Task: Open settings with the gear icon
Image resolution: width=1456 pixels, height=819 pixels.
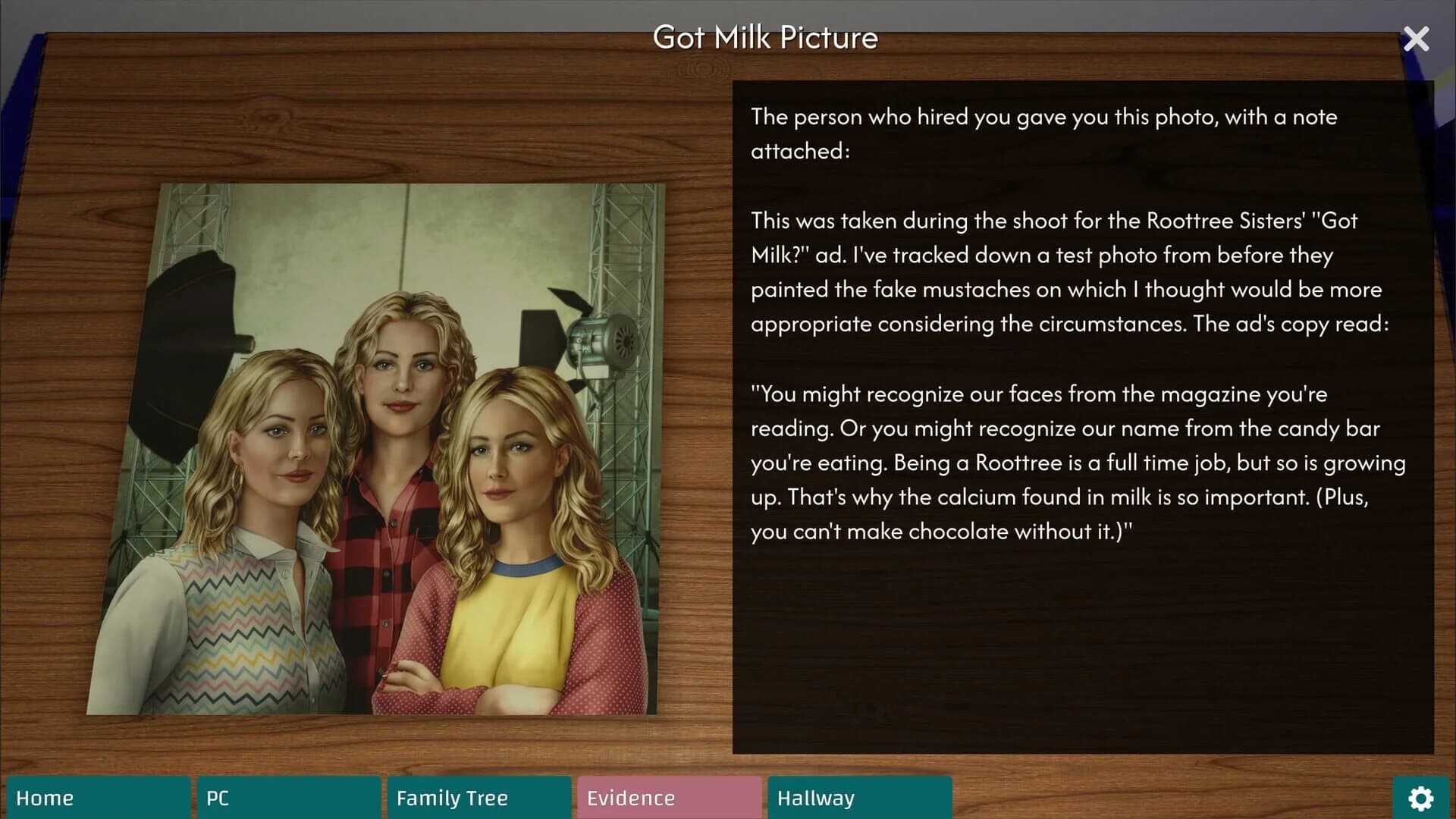Action: point(1420,798)
